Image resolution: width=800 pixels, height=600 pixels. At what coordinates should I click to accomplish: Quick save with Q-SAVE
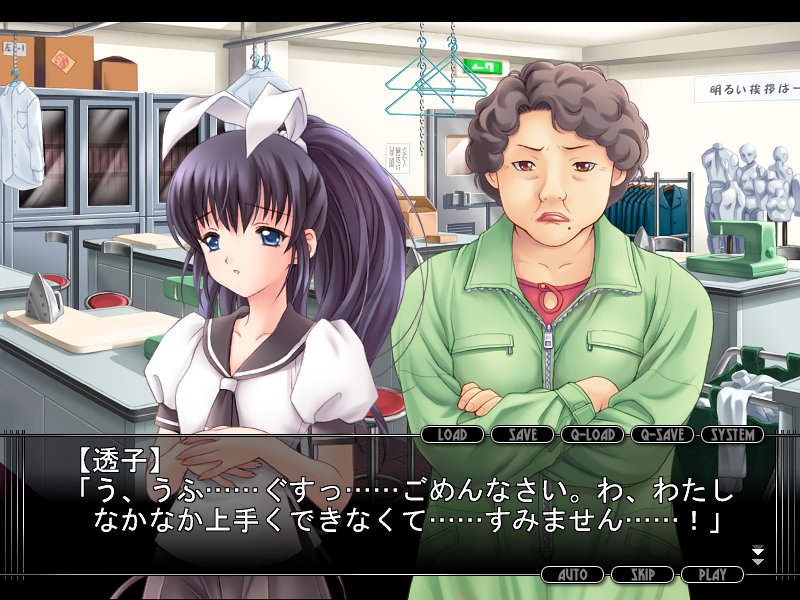pyautogui.click(x=663, y=435)
